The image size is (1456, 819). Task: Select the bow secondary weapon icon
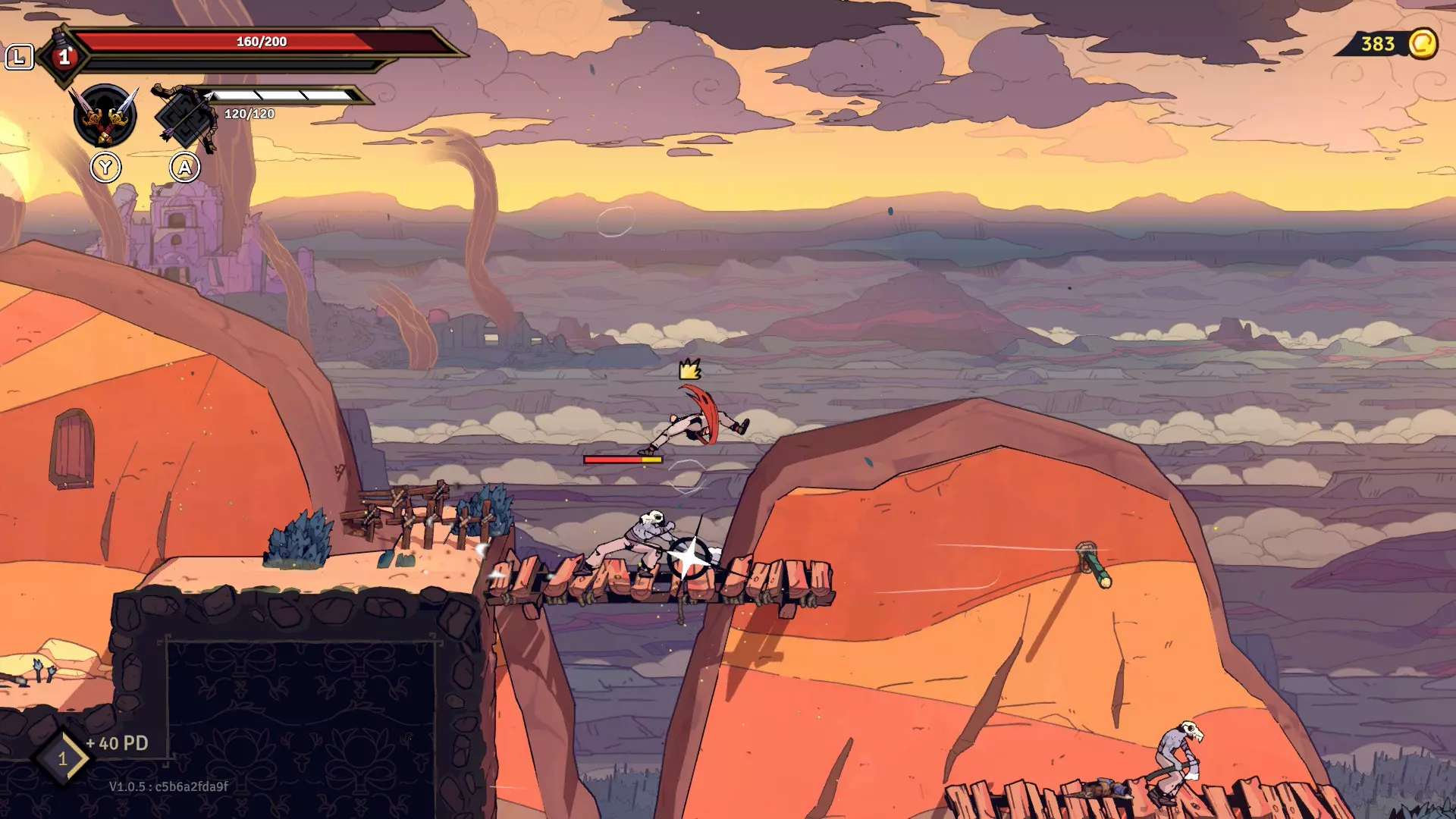pos(185,118)
